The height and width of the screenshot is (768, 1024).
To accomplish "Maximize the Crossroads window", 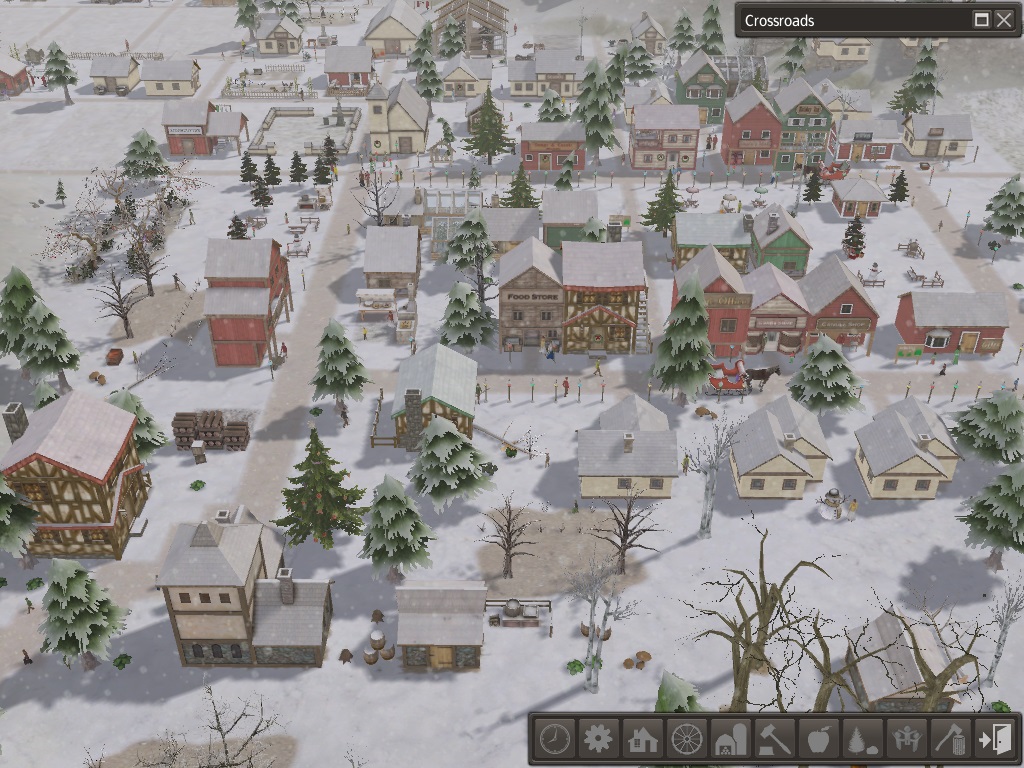I will pyautogui.click(x=982, y=20).
